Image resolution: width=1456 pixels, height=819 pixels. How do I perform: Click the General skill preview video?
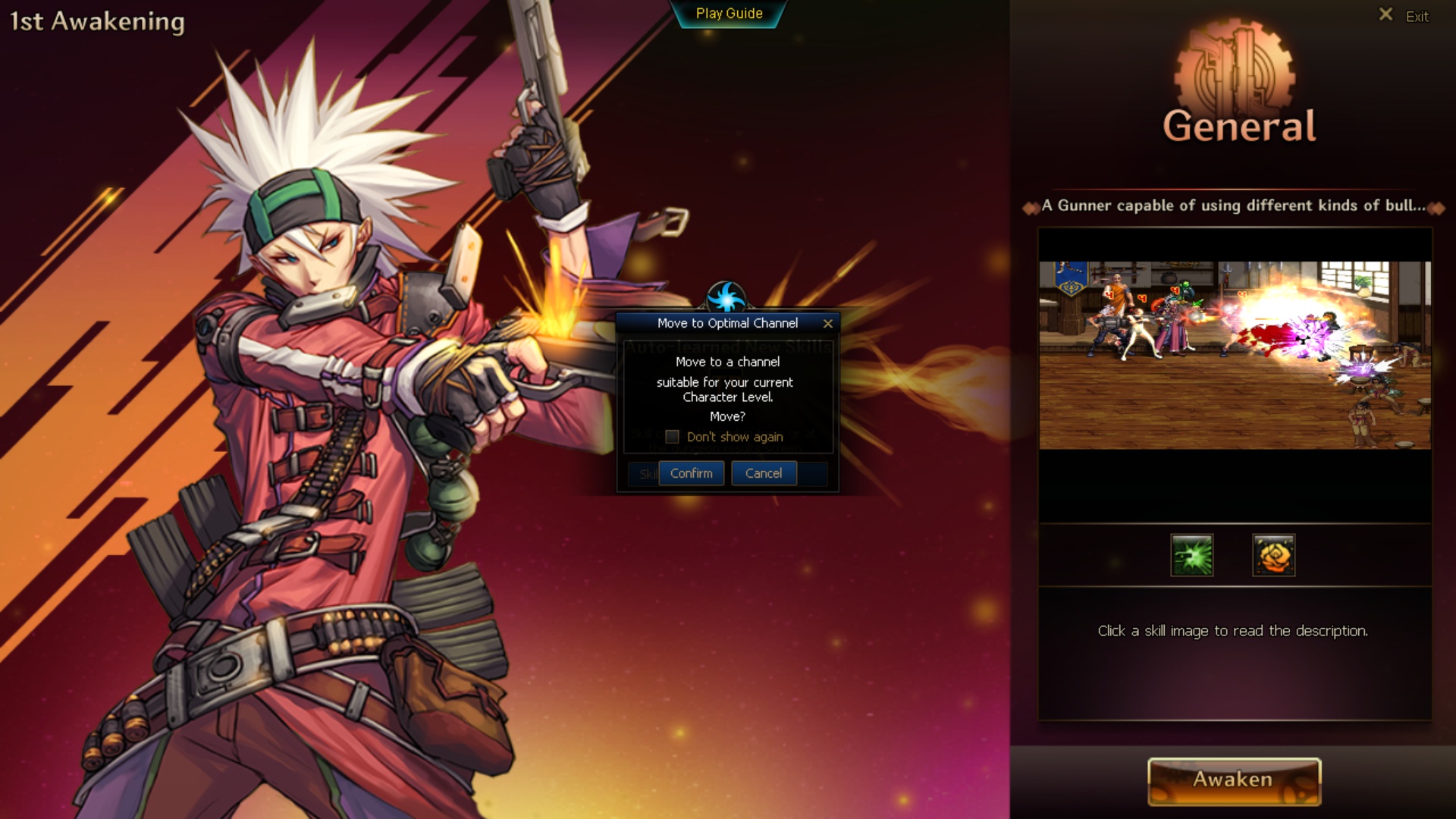[x=1235, y=355]
